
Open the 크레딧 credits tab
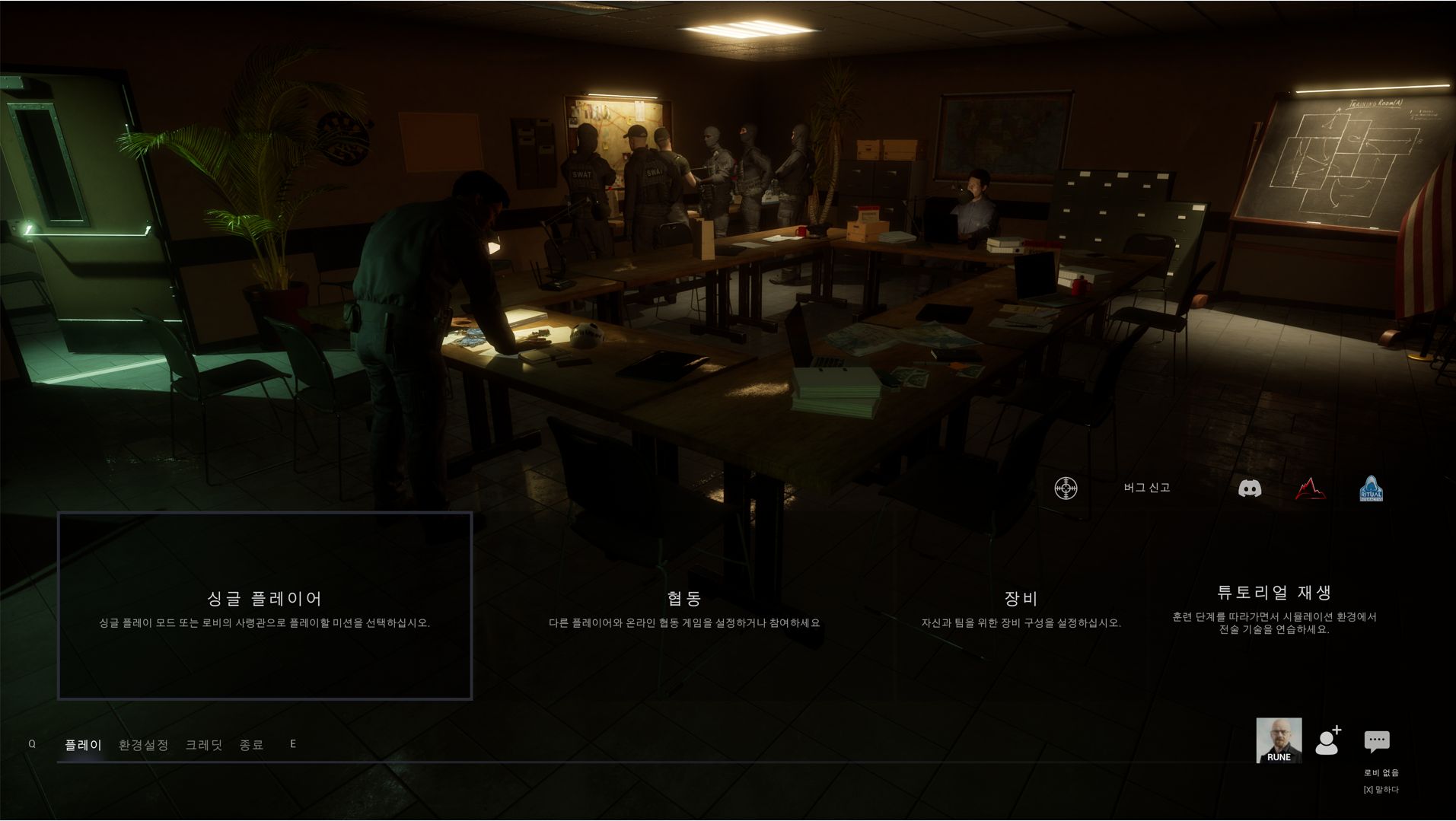click(204, 745)
